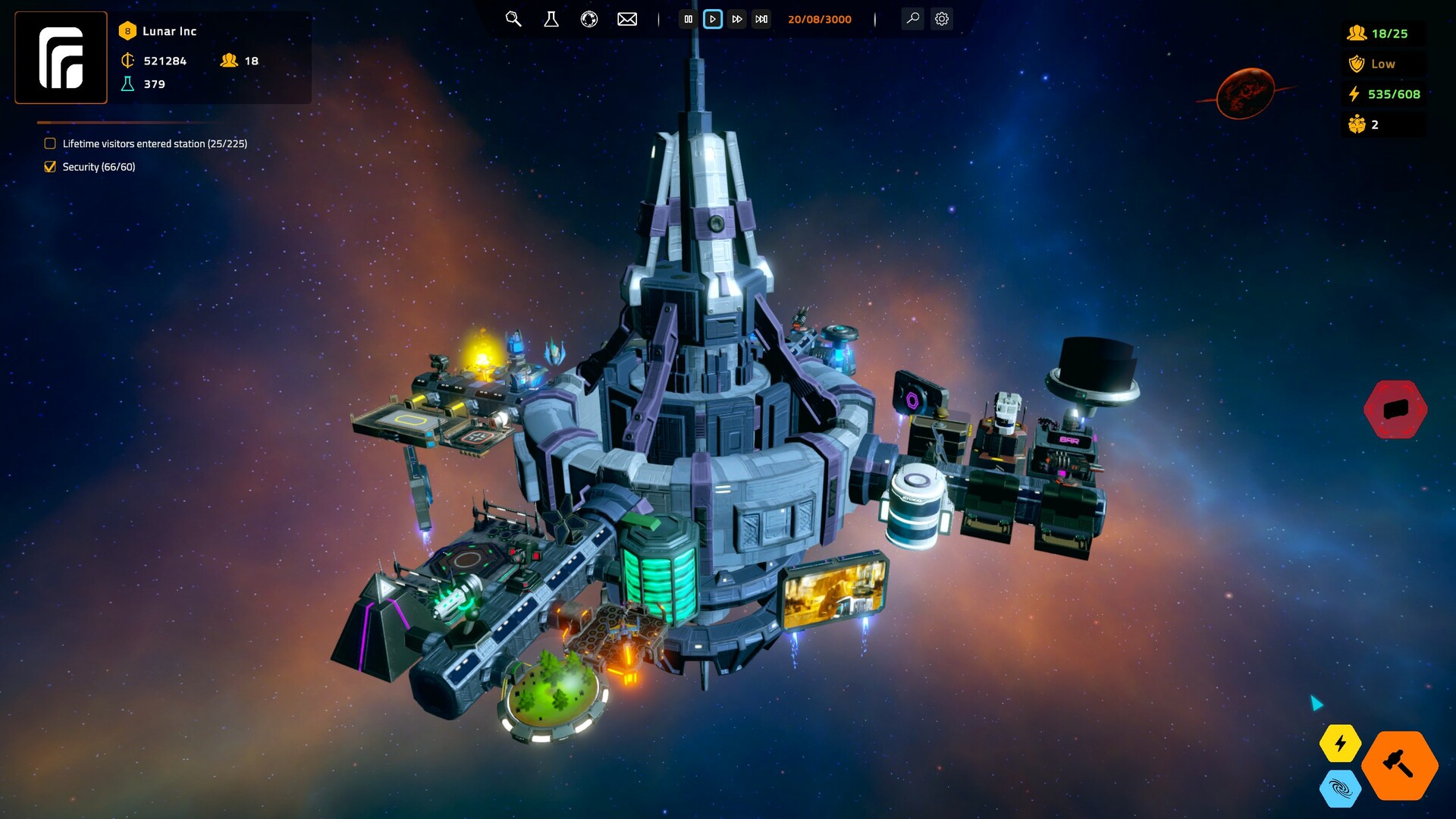Open the settings gear menu
Viewport: 1456px width, 819px height.
[942, 19]
